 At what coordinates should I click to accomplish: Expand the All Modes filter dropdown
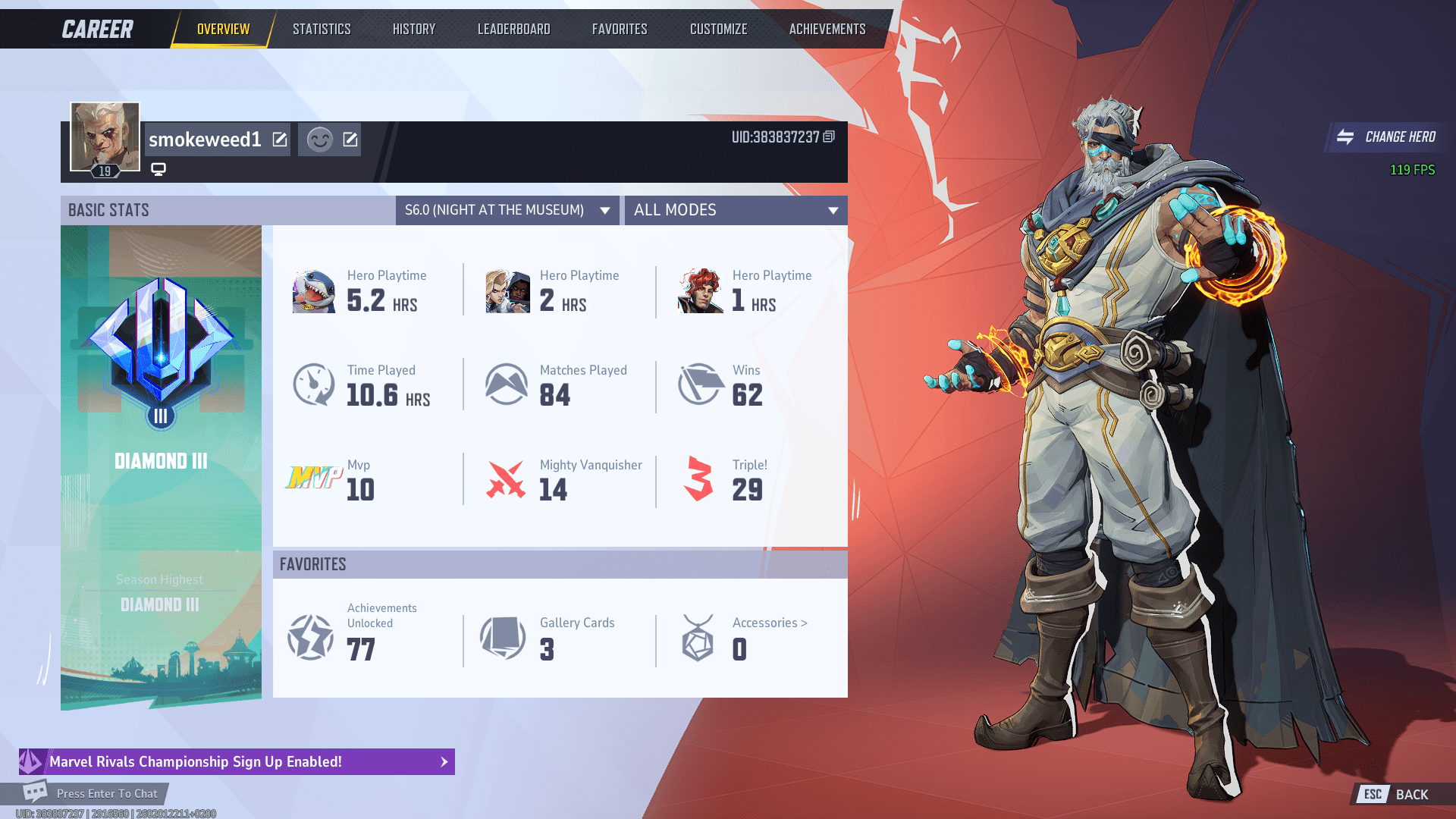(x=735, y=210)
